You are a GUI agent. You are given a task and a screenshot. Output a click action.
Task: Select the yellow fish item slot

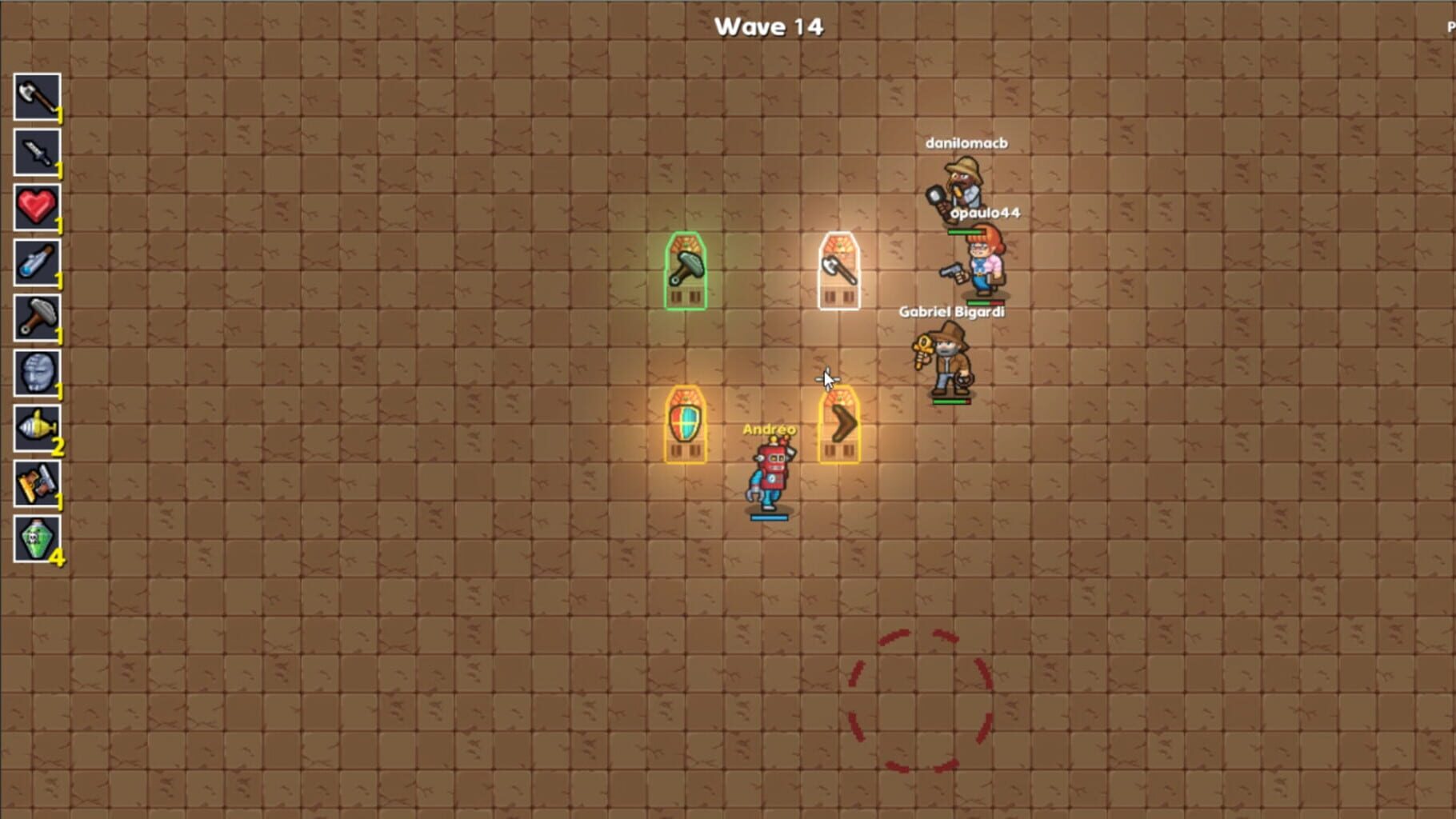[37, 428]
